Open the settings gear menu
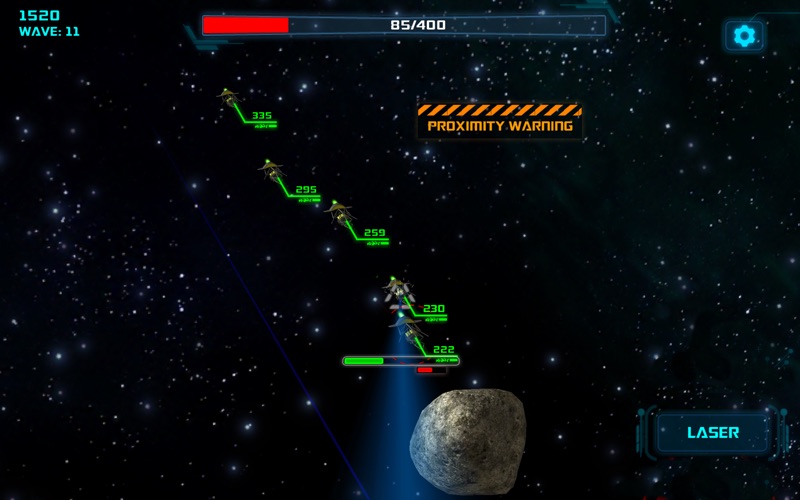 [744, 36]
